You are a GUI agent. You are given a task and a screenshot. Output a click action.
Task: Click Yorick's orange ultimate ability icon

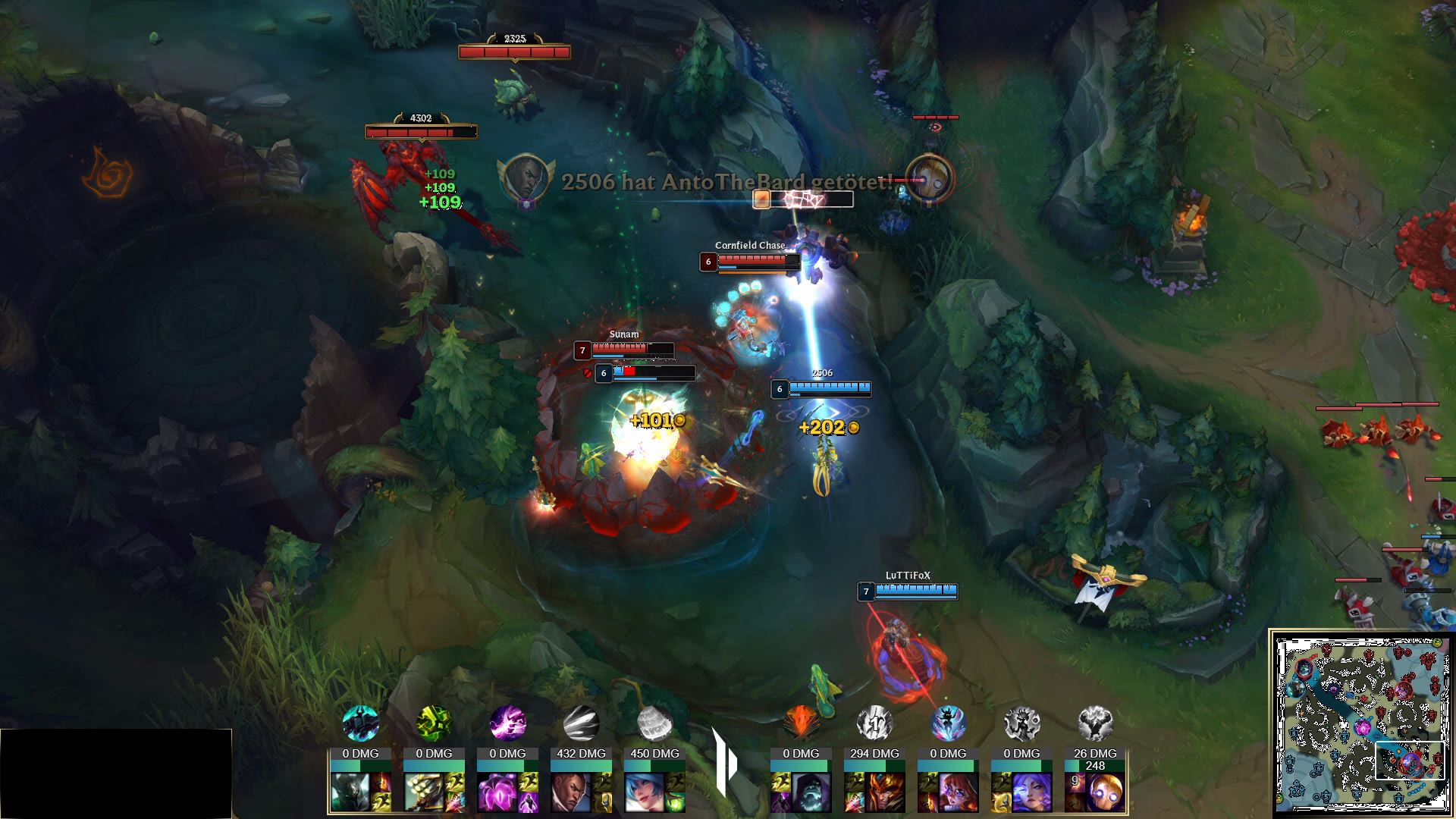click(x=801, y=723)
